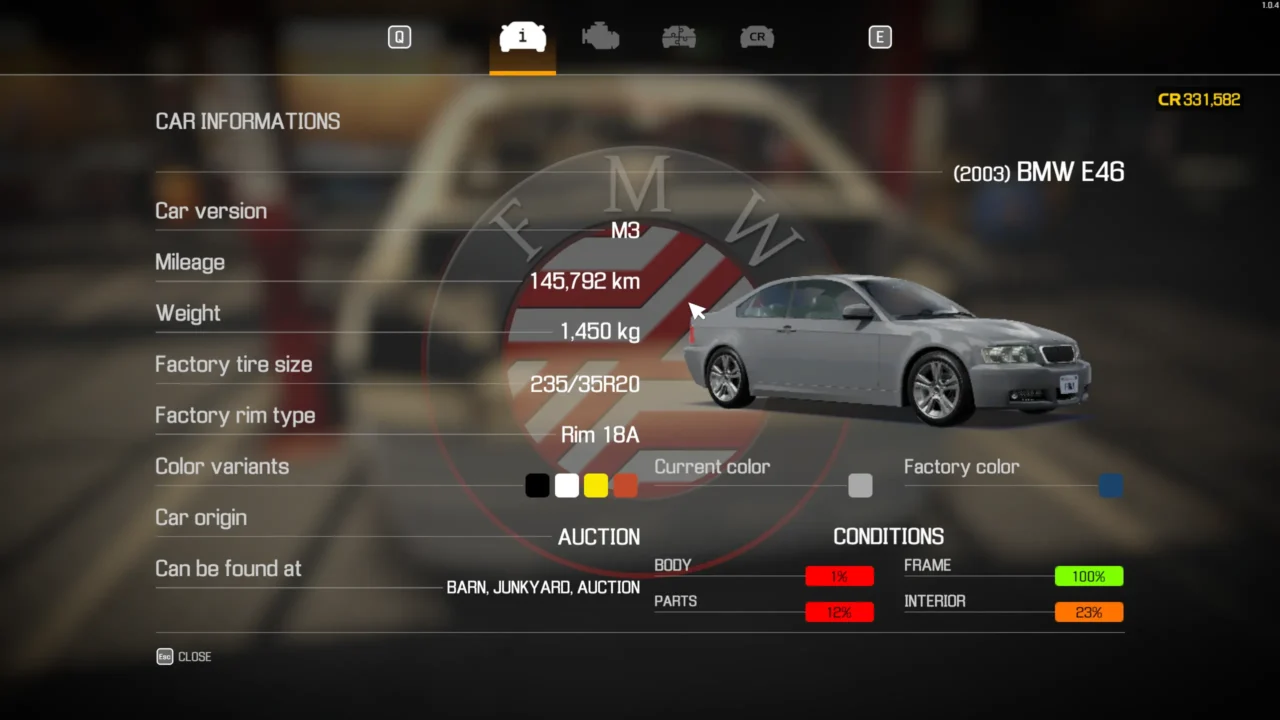
Task: Click the red BODY 1% condition bar
Action: [x=839, y=576]
